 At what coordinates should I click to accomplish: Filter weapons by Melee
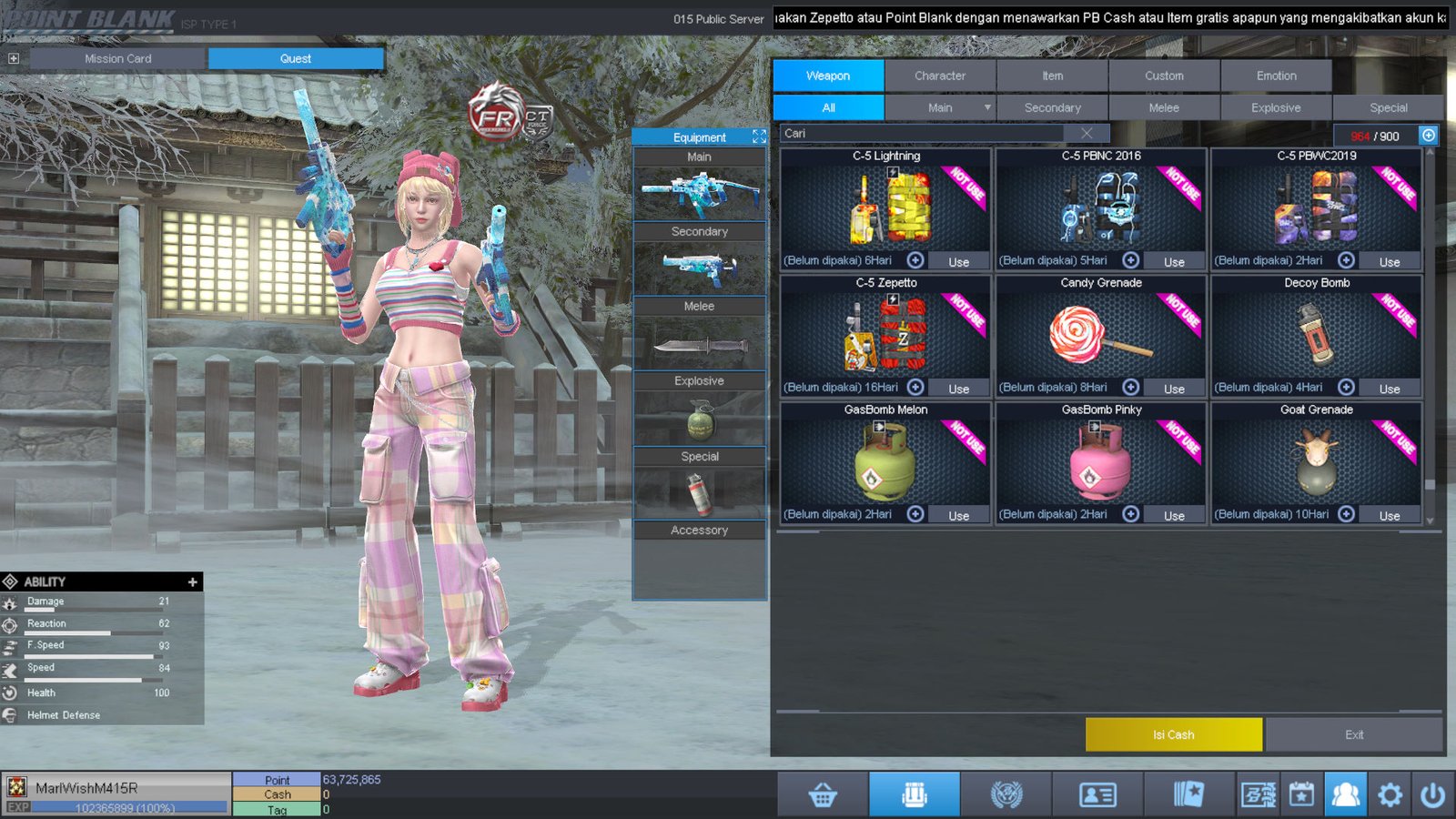[1164, 107]
